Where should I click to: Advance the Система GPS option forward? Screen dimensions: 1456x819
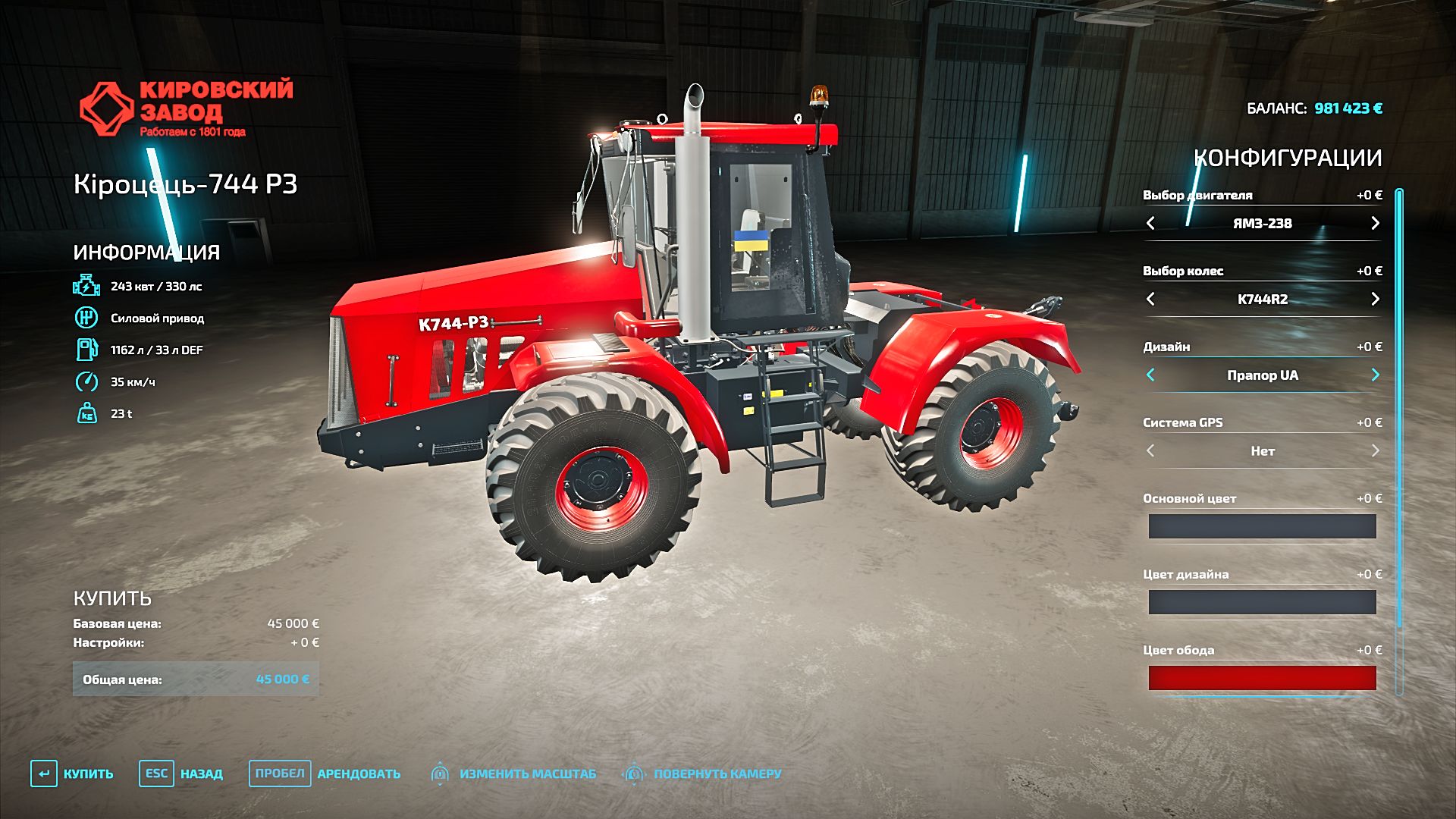[1375, 450]
